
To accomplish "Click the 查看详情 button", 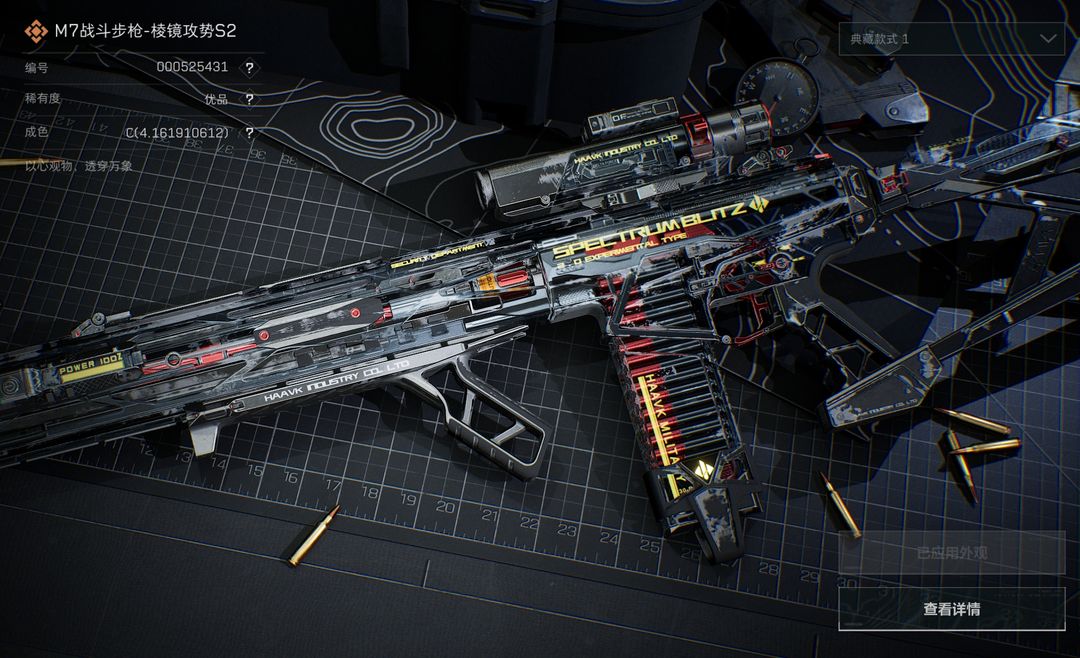I will click(x=951, y=609).
